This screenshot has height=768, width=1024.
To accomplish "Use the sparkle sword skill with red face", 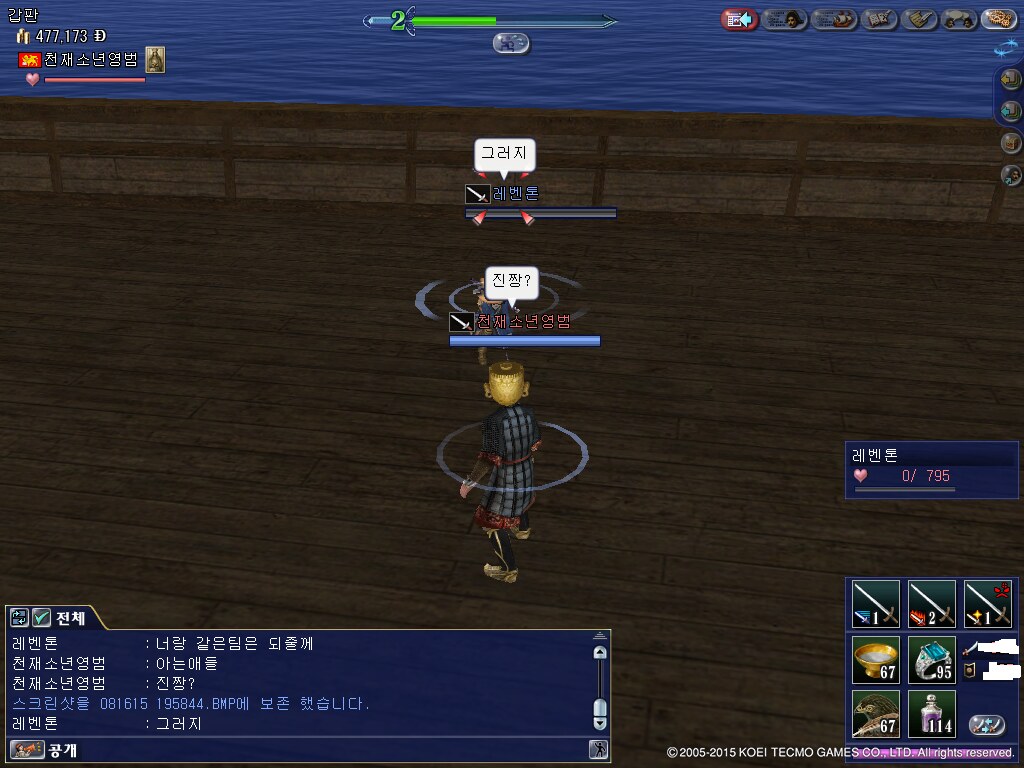I will click(988, 604).
